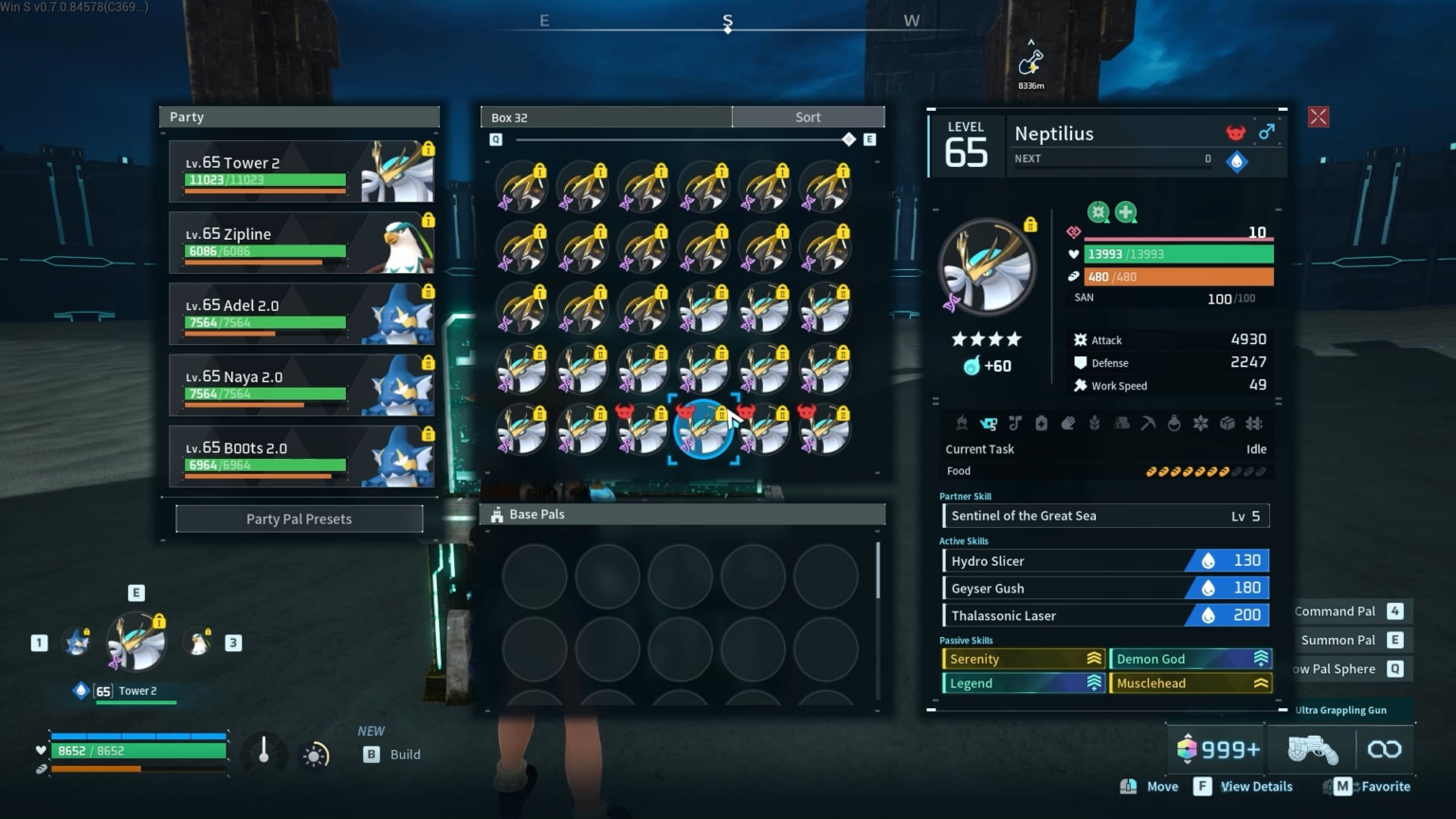
Task: Select the Medicine Production flask icon
Action: 1174,424
